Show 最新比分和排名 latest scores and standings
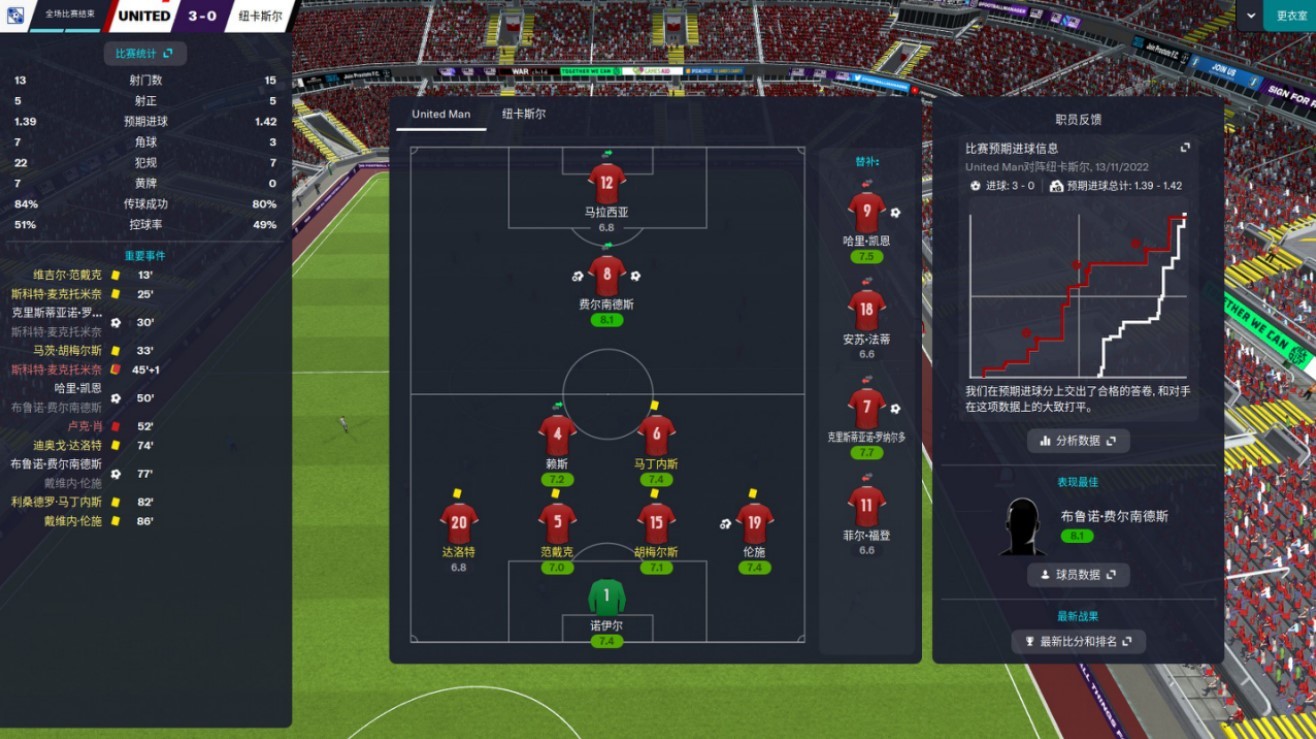This screenshot has height=739, width=1316. click(1078, 641)
